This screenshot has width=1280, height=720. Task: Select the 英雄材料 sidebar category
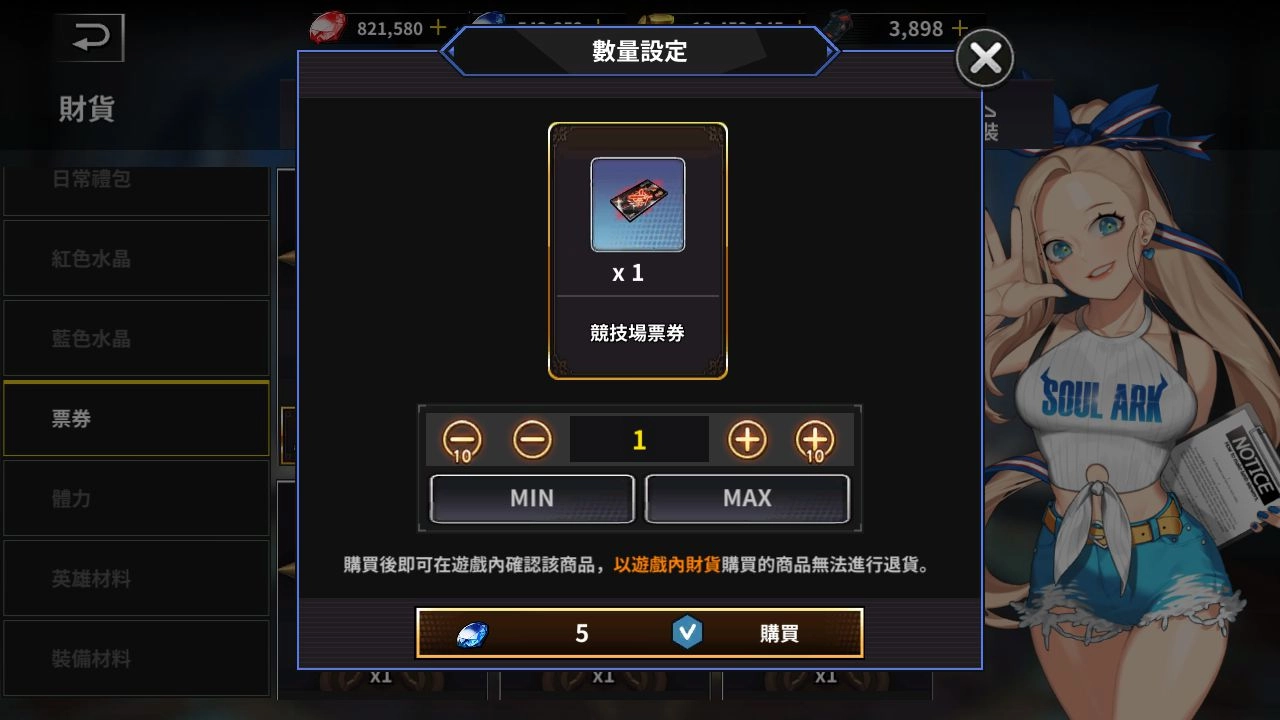(137, 578)
